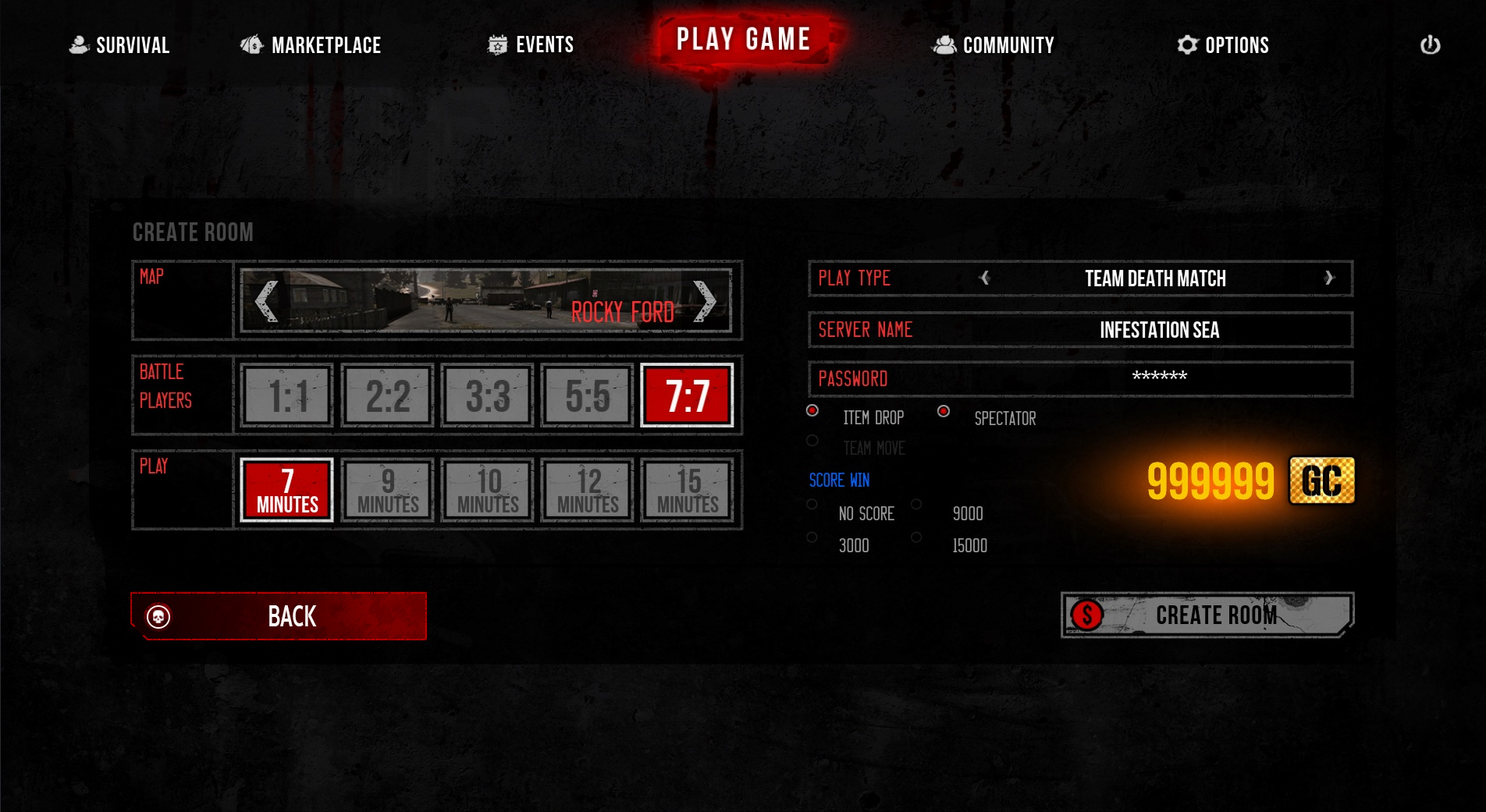Go back with the Back button

point(279,616)
